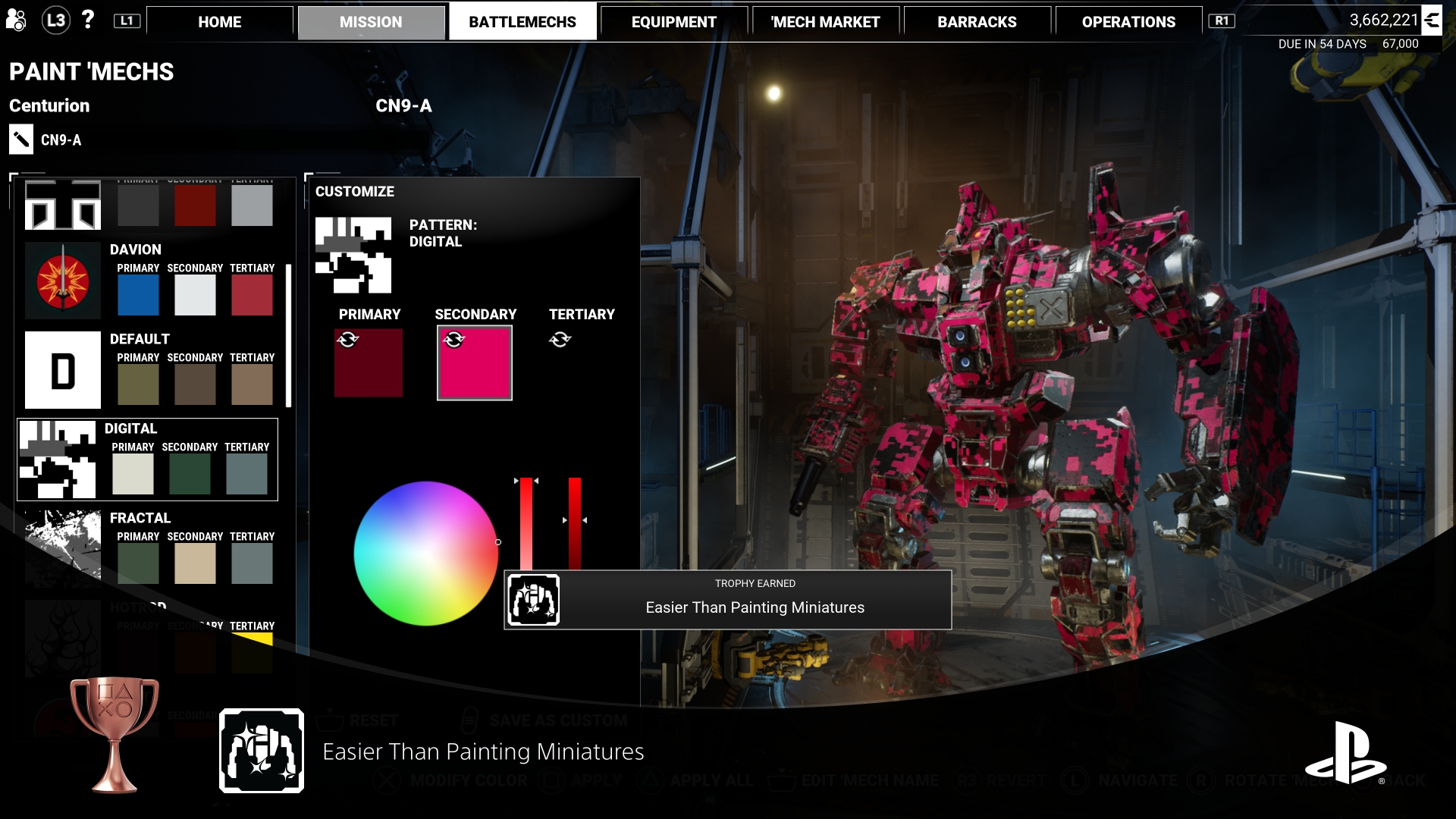Click the CN9-A paint brush icon
1456x819 pixels.
click(x=21, y=140)
